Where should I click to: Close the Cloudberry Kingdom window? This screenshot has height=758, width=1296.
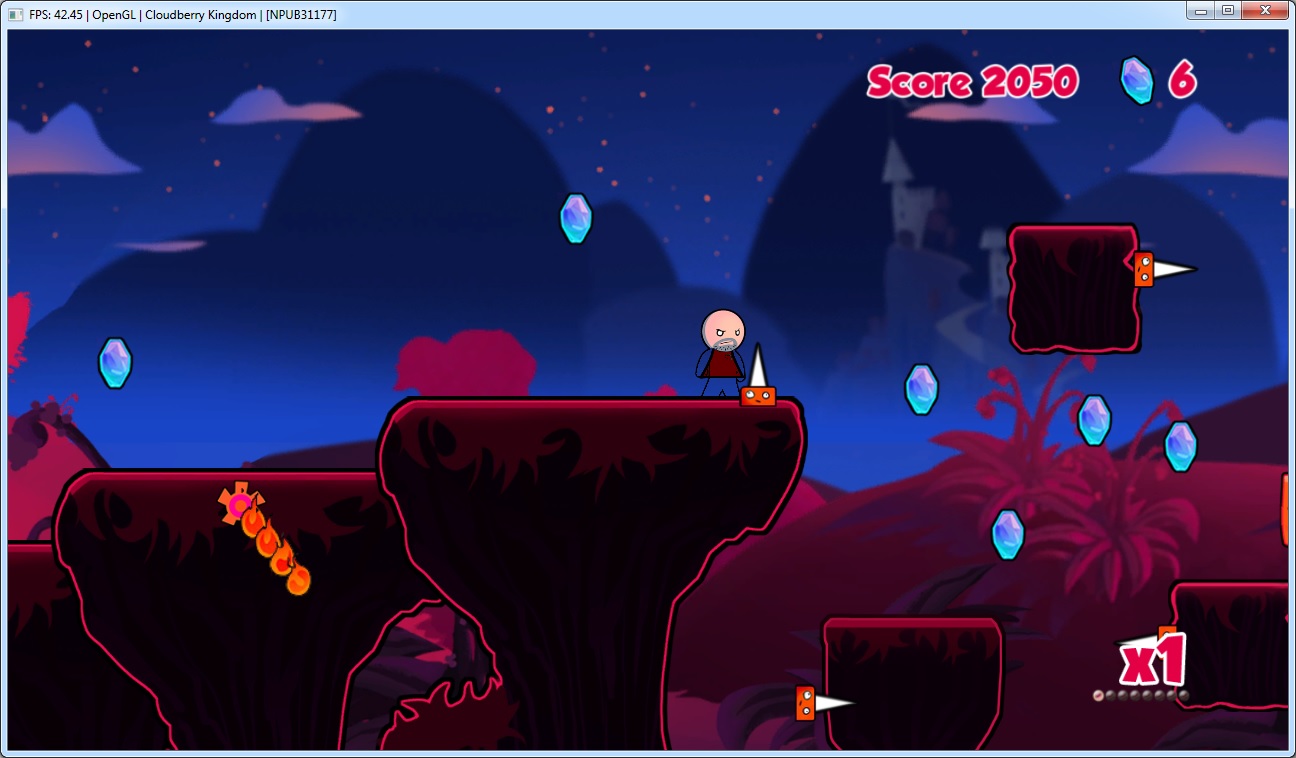pyautogui.click(x=1264, y=10)
